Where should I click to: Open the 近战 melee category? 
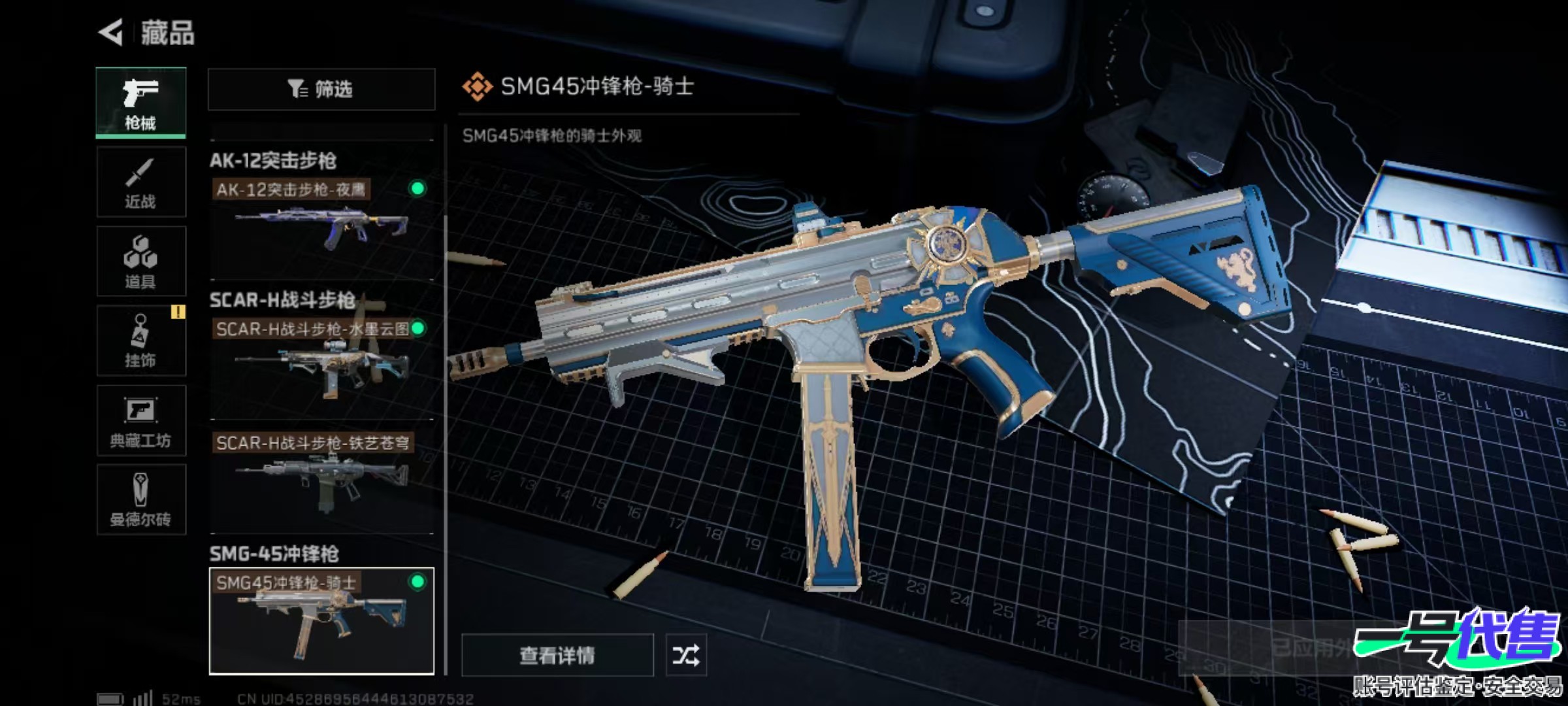click(x=141, y=182)
